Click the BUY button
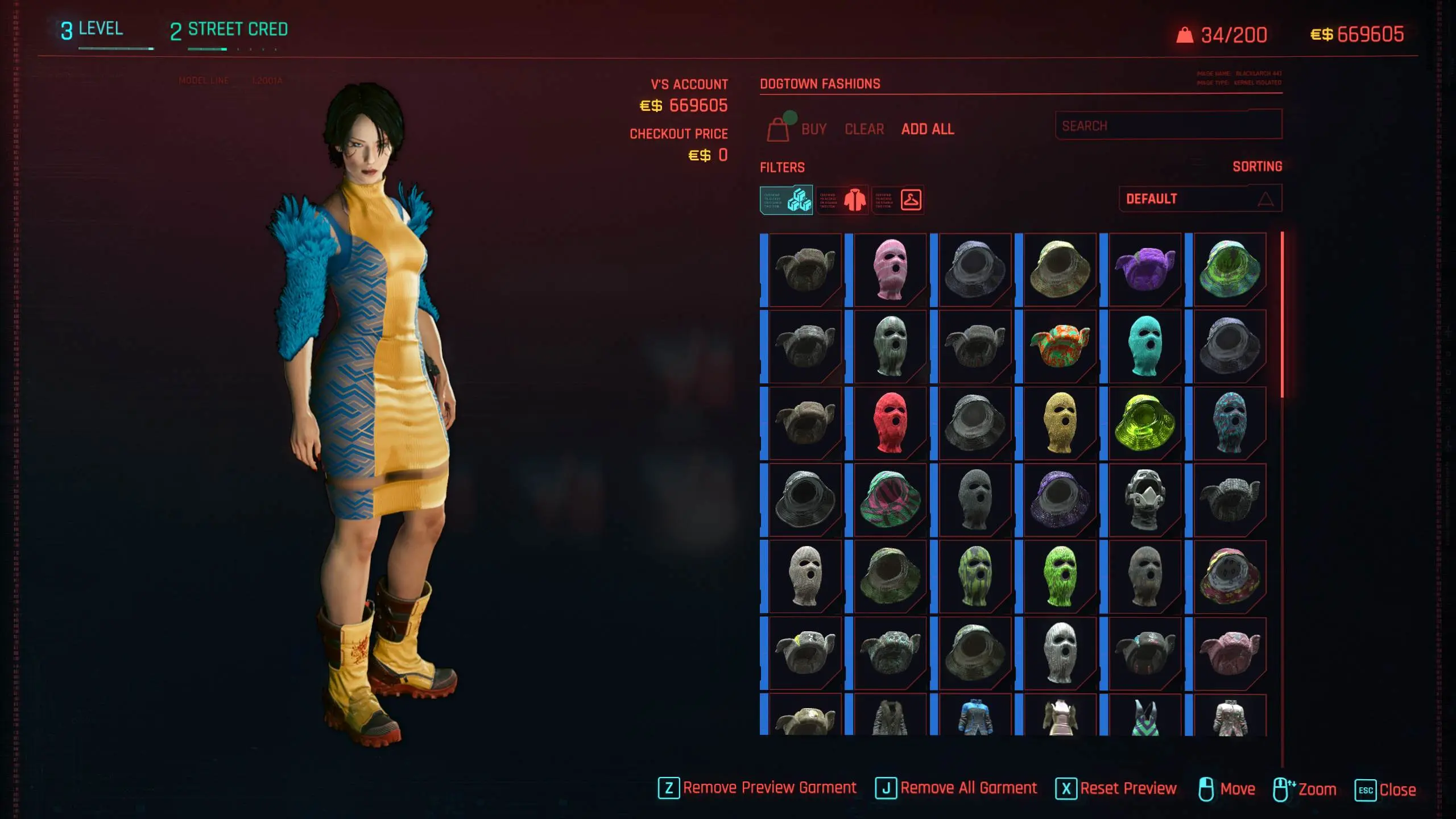Screen dimensions: 1456x819 pos(813,130)
